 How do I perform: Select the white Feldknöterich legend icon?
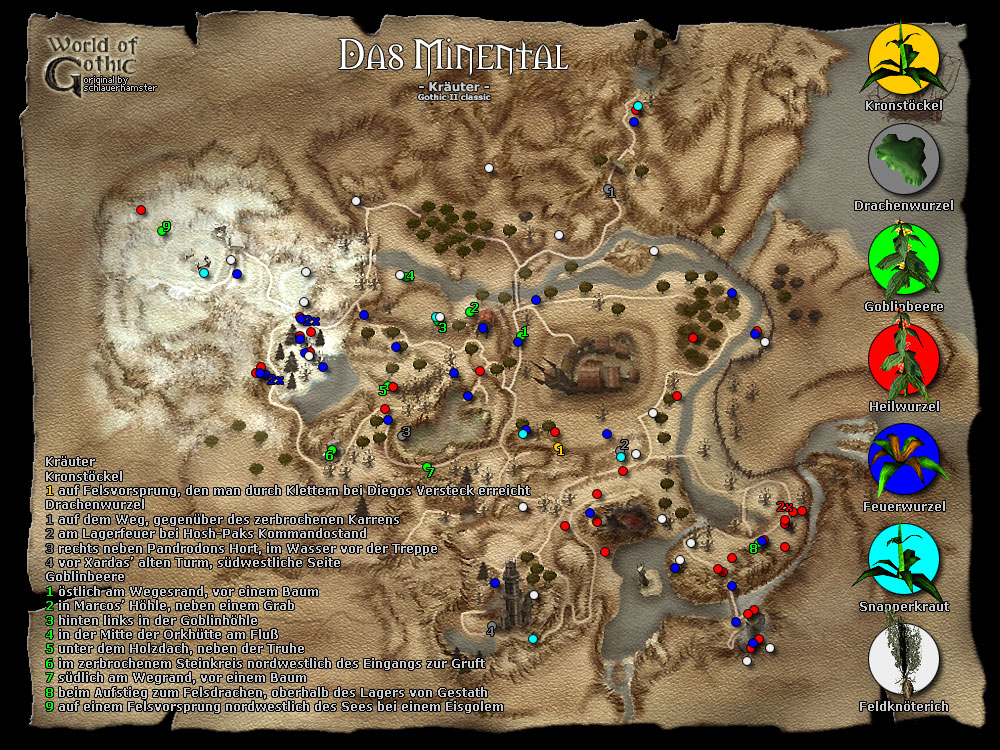coord(904,658)
